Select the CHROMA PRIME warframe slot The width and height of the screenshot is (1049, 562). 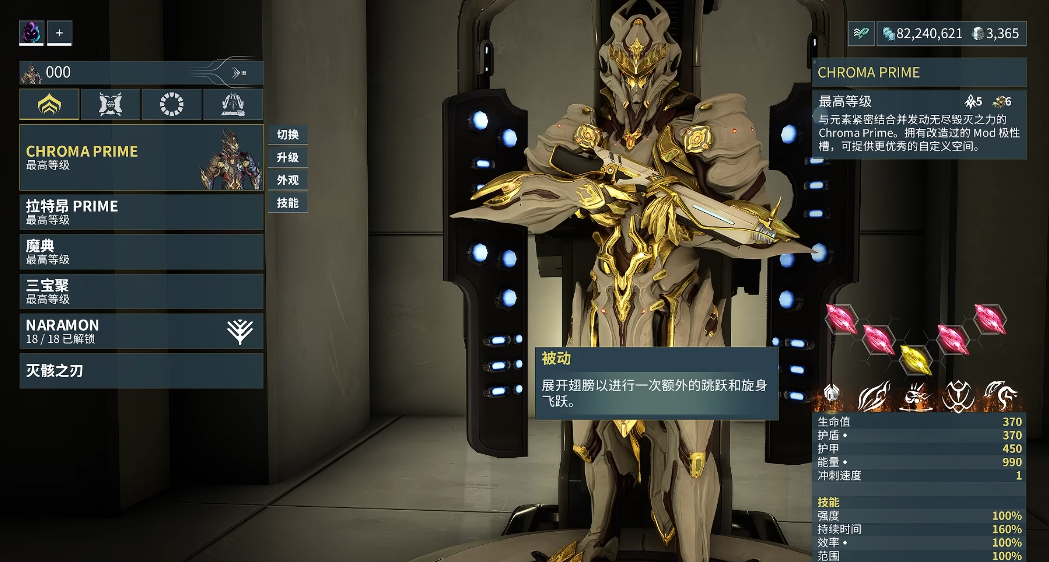click(141, 157)
